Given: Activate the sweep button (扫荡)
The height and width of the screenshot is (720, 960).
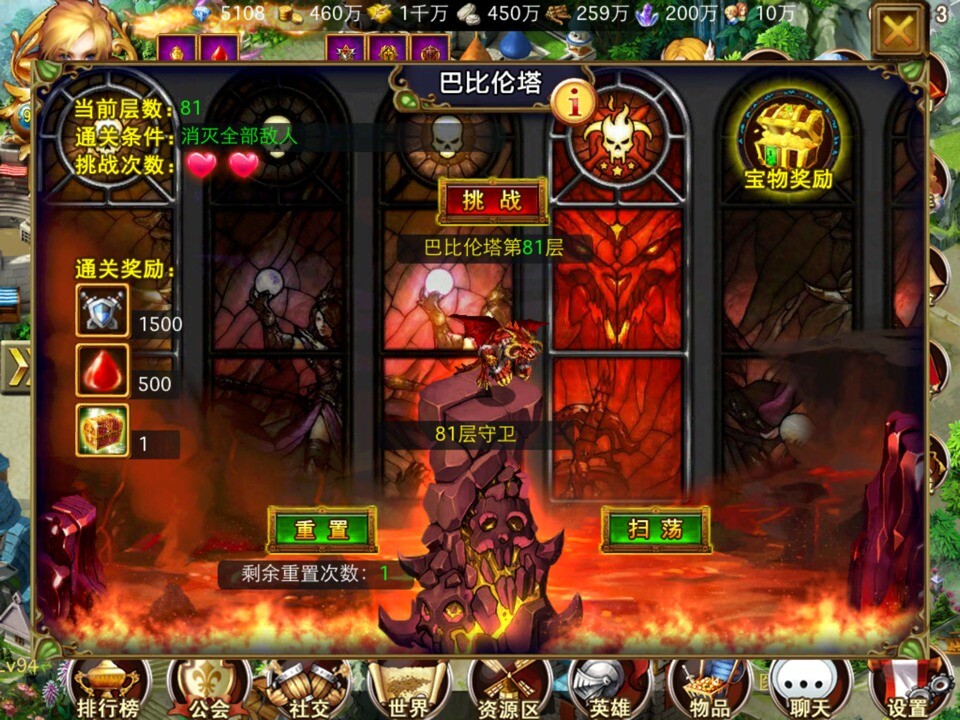Looking at the screenshot, I should coord(655,529).
